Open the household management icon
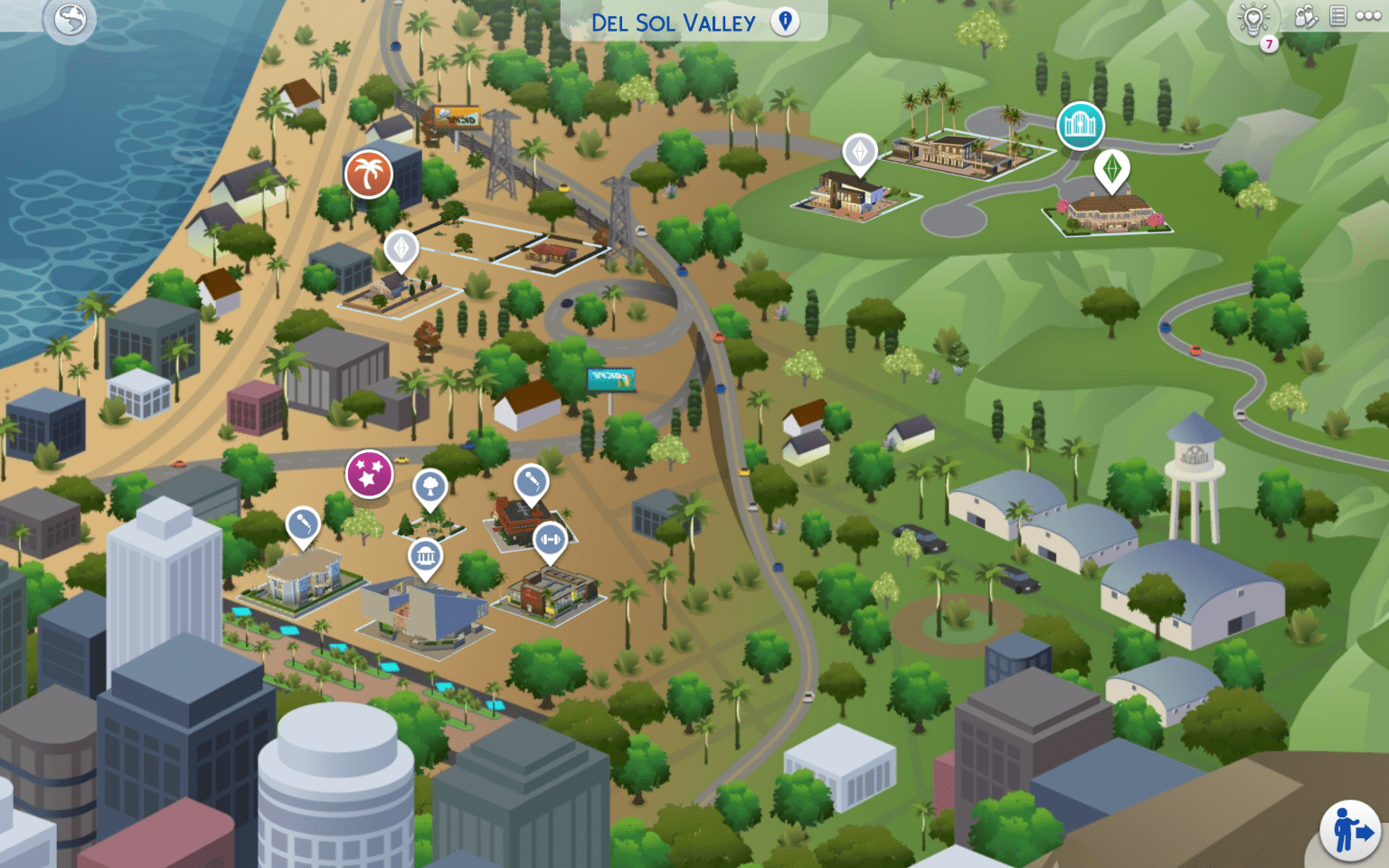Screen dimensions: 1389x868 tap(1305, 17)
